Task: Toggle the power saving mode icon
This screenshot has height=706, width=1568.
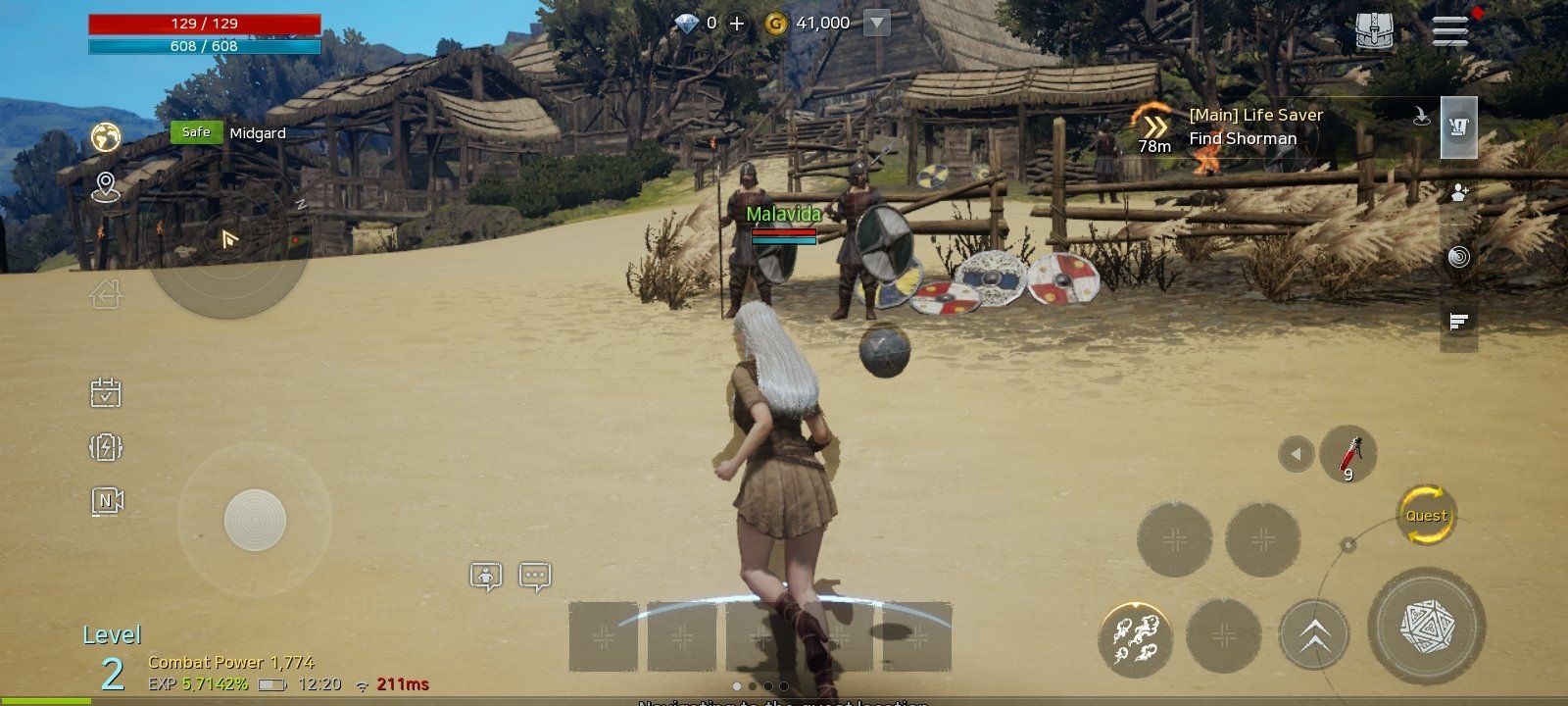Action: click(x=106, y=447)
